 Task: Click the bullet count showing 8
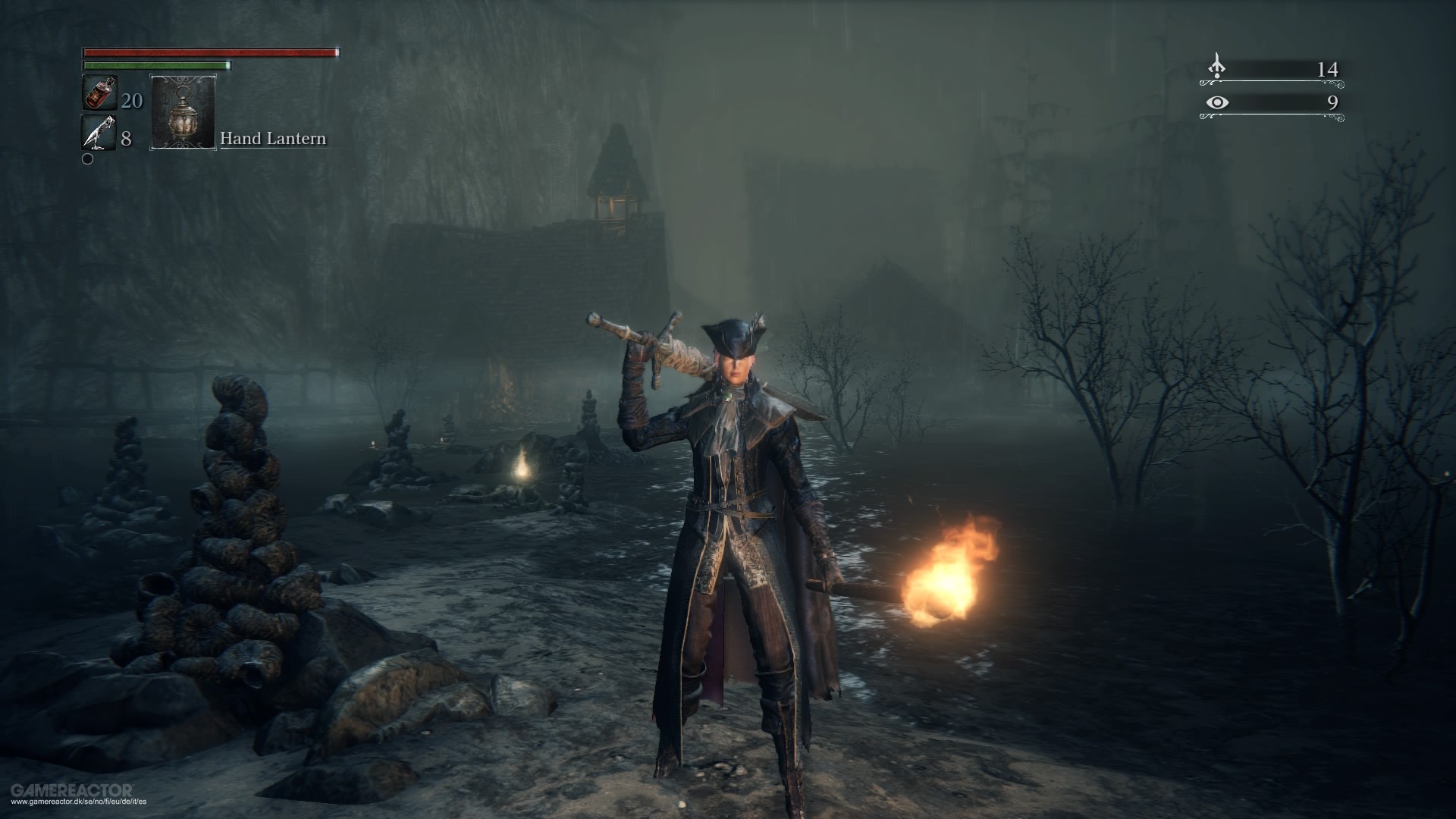click(x=126, y=138)
